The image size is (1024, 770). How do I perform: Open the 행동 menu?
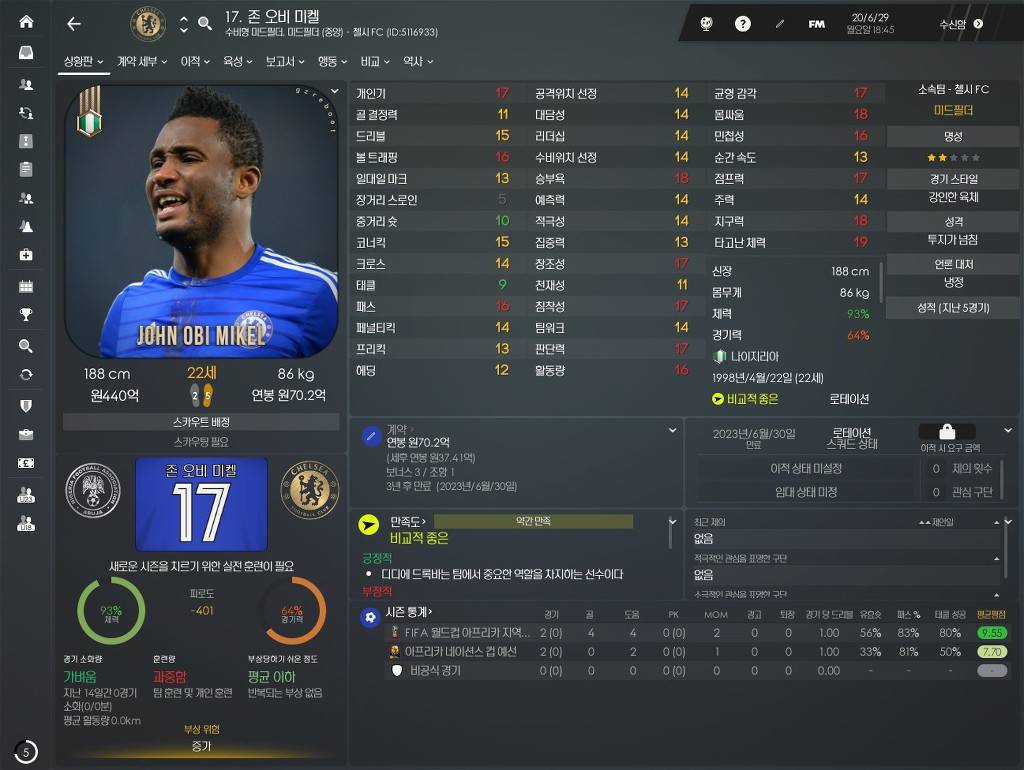[332, 62]
